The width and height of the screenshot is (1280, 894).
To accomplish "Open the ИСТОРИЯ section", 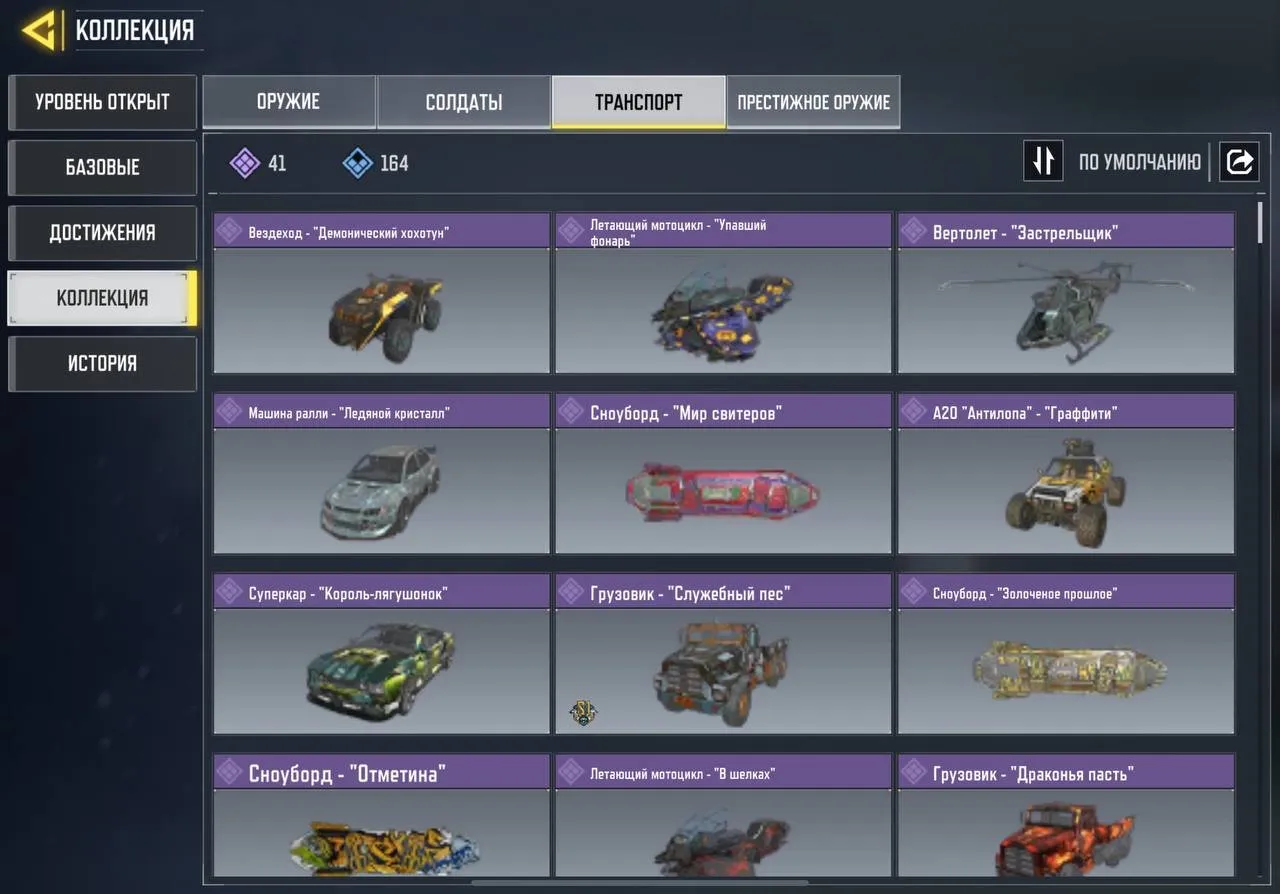I will tap(102, 363).
